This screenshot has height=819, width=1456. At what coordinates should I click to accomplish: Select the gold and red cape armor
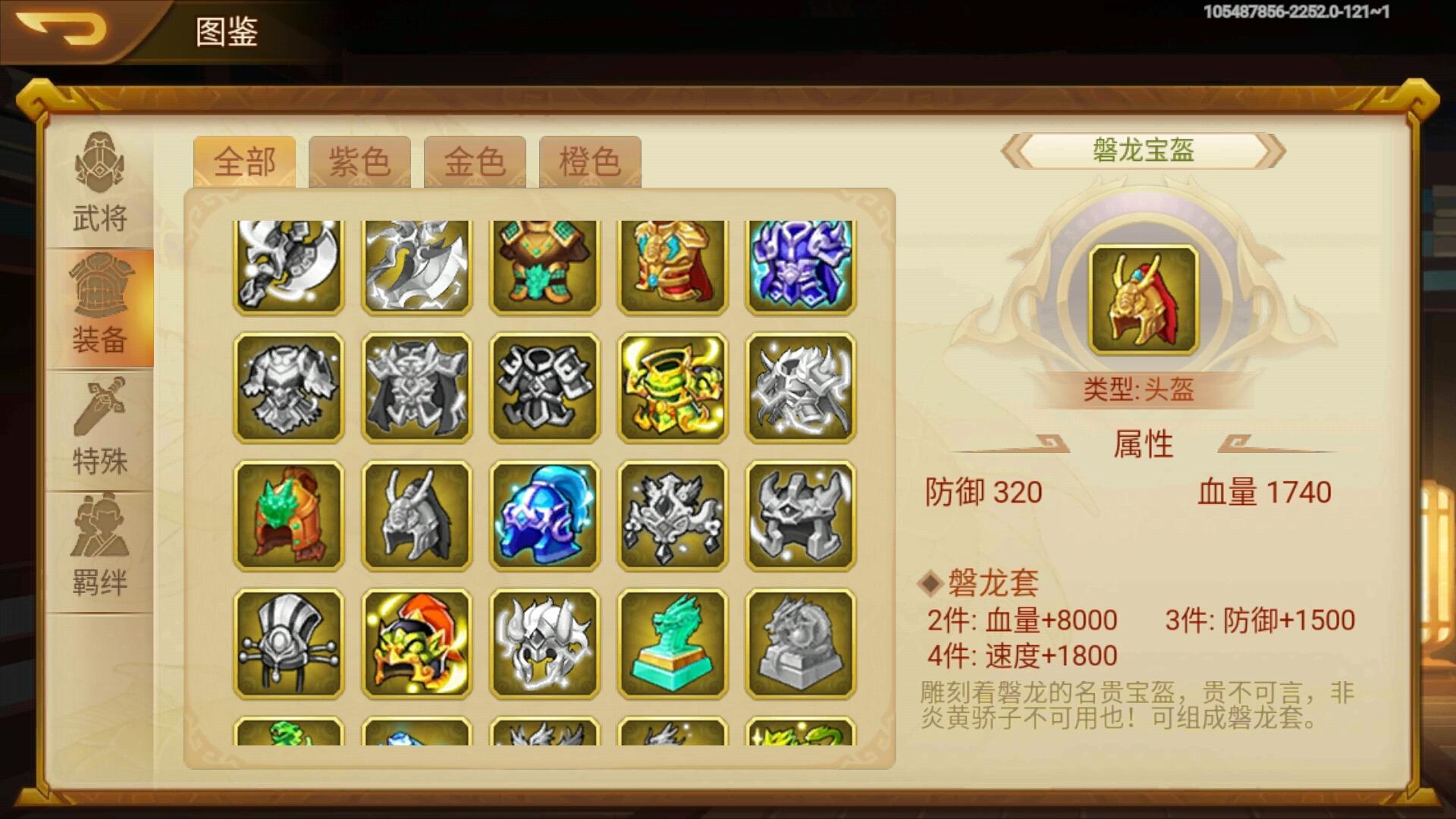pos(673,262)
